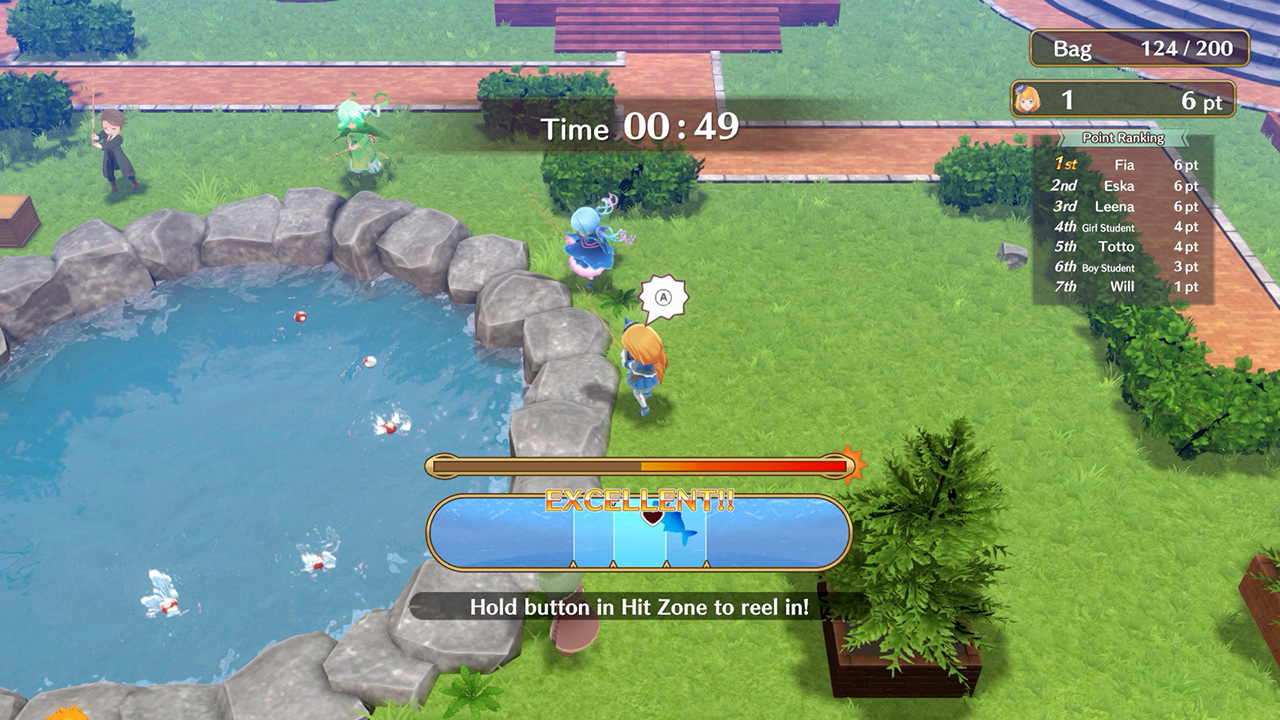Click the arrow markers under the Hit Zone
Screen dimensions: 1280x720
[x=640, y=567]
